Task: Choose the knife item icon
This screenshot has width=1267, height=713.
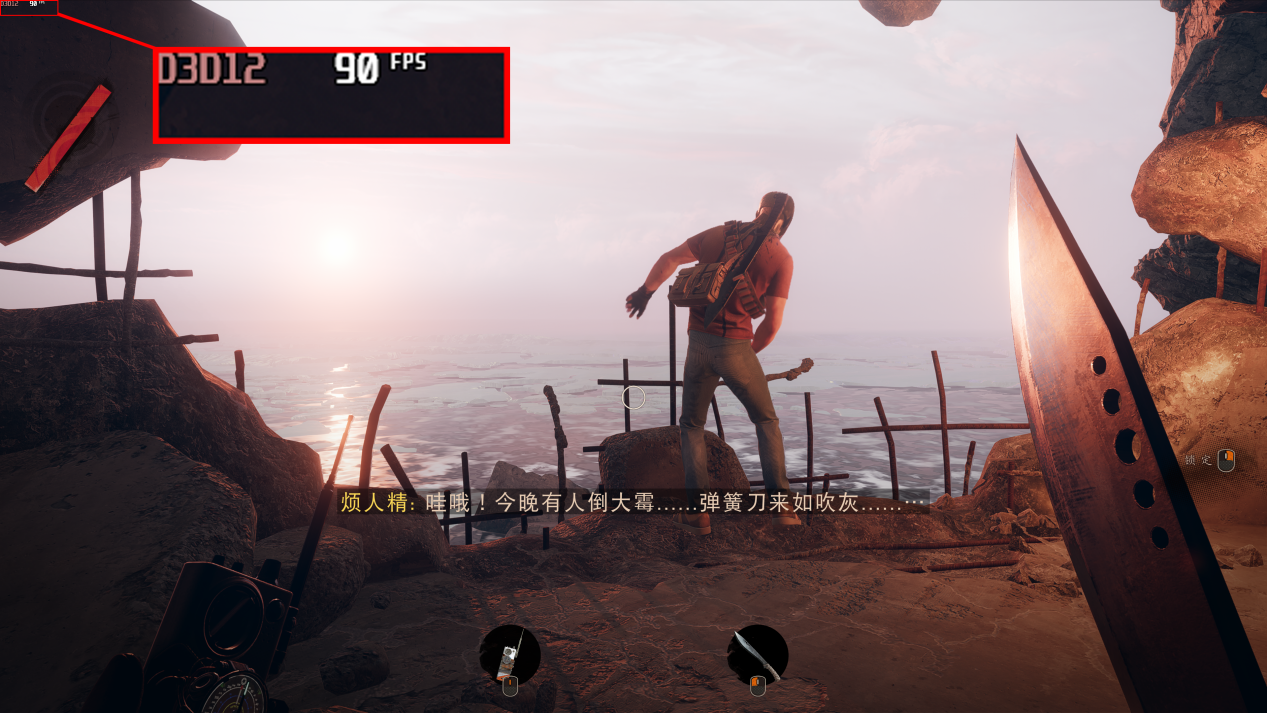Action: tap(757, 654)
